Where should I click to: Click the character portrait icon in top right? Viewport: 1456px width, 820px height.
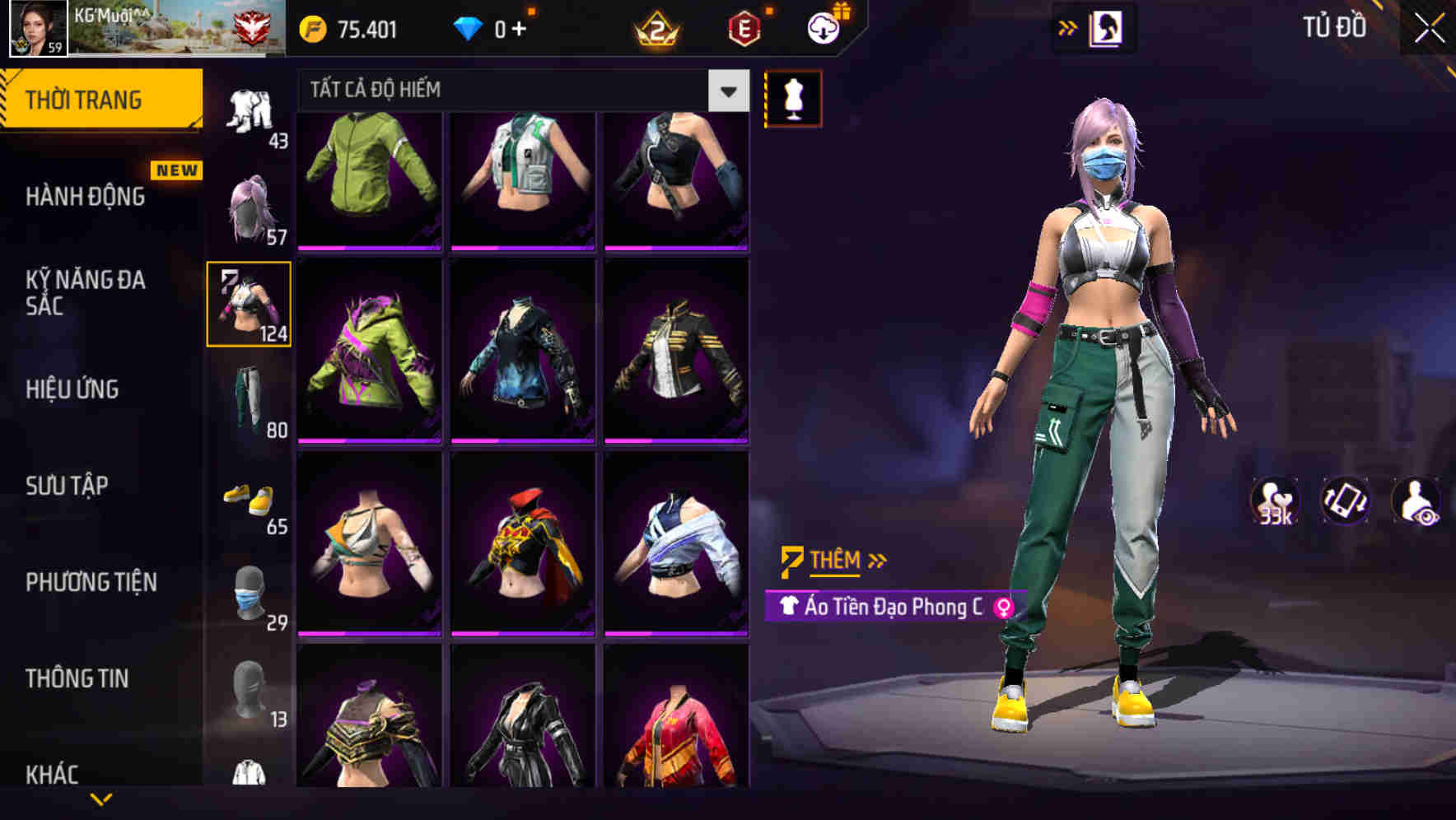(x=1108, y=27)
